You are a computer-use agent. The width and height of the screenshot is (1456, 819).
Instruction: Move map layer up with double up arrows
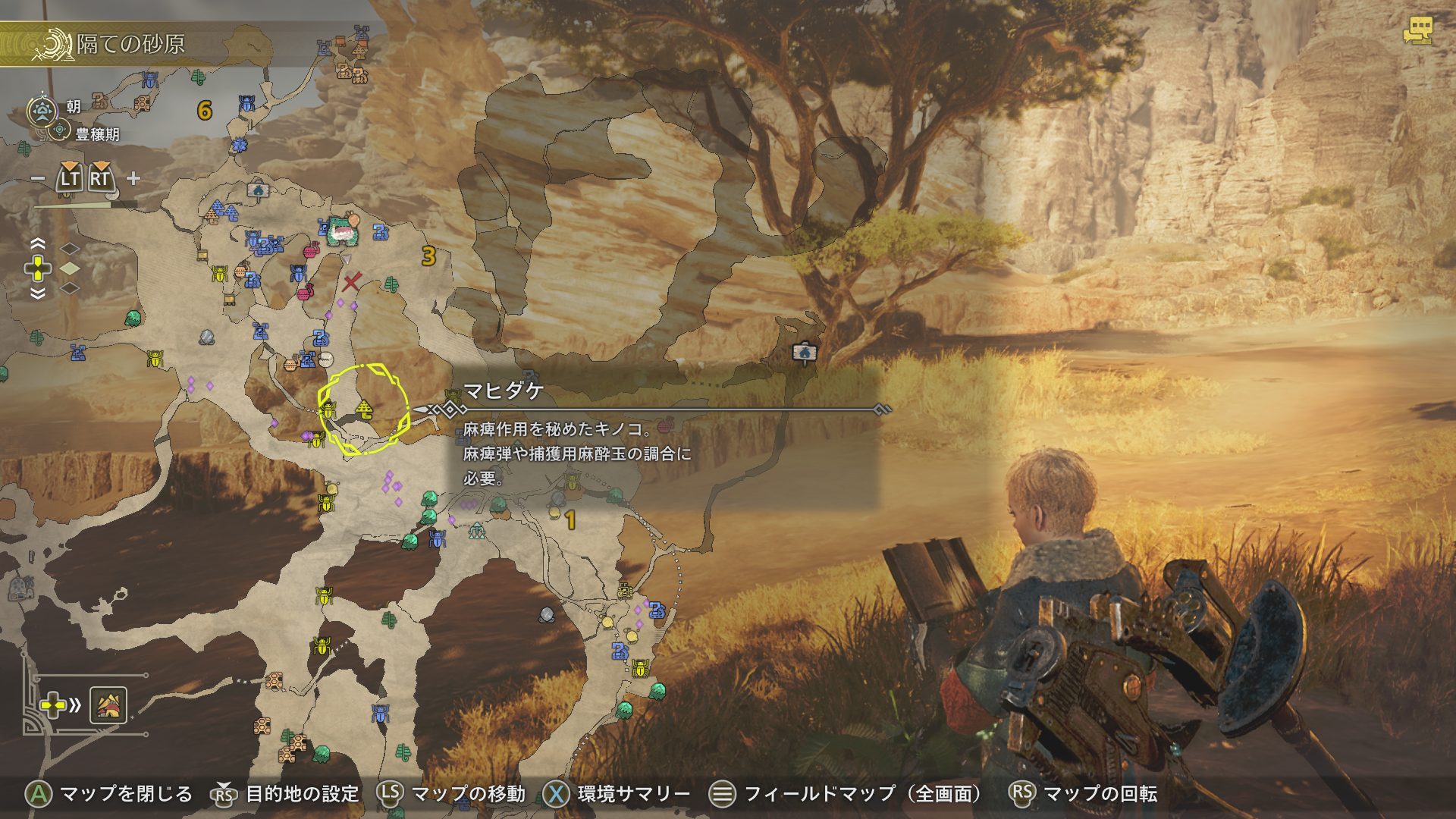pos(37,244)
